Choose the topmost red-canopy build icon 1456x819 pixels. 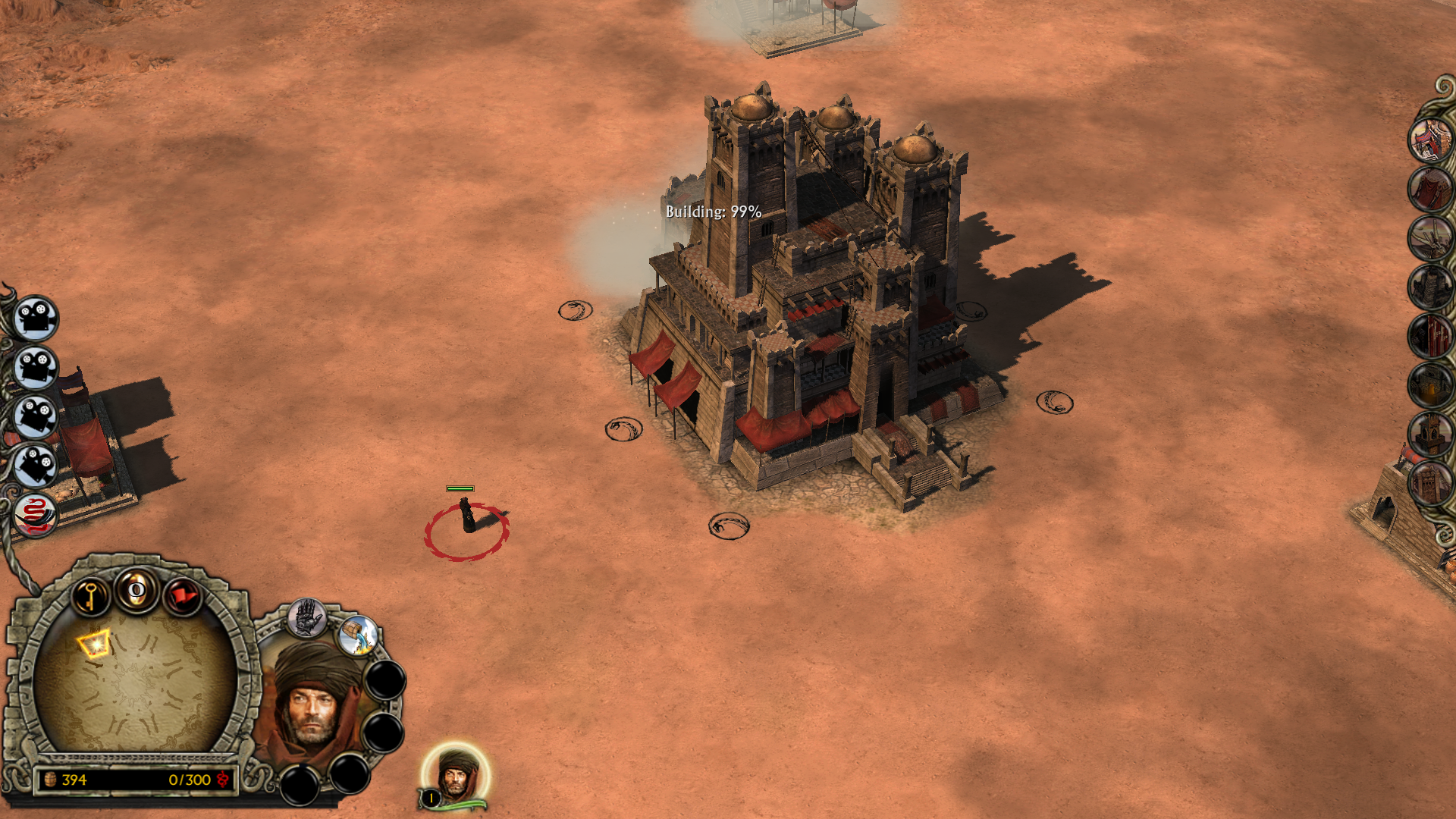coord(1430,140)
